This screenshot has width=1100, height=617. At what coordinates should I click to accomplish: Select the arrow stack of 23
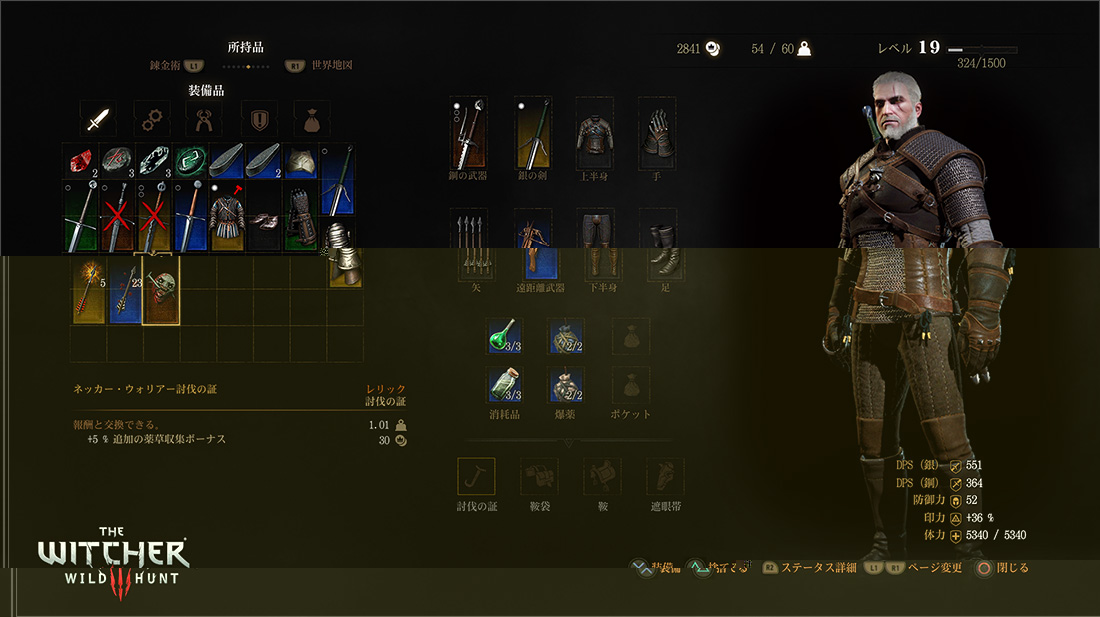(124, 288)
